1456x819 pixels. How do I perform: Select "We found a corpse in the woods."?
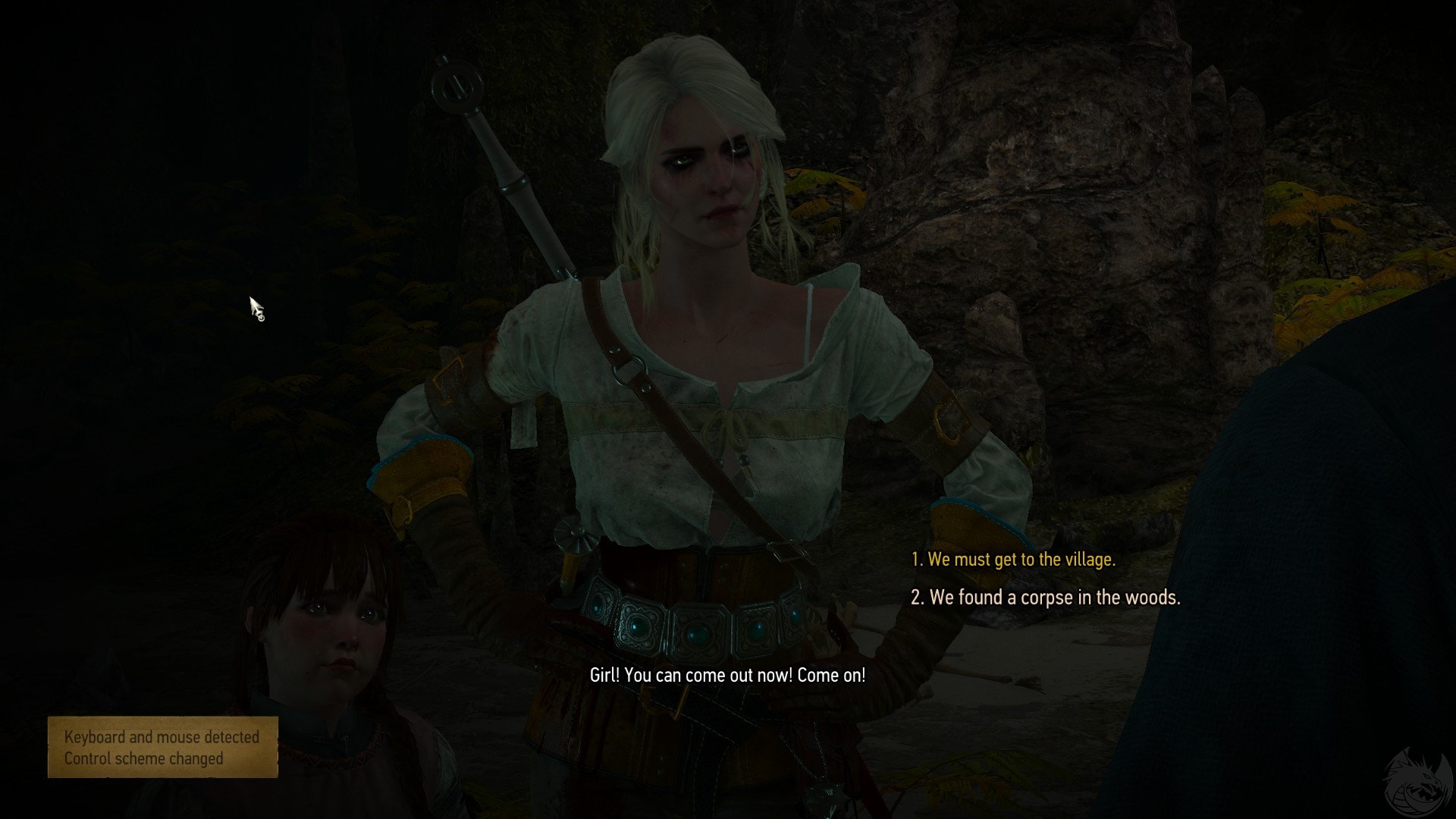[x=1046, y=598]
